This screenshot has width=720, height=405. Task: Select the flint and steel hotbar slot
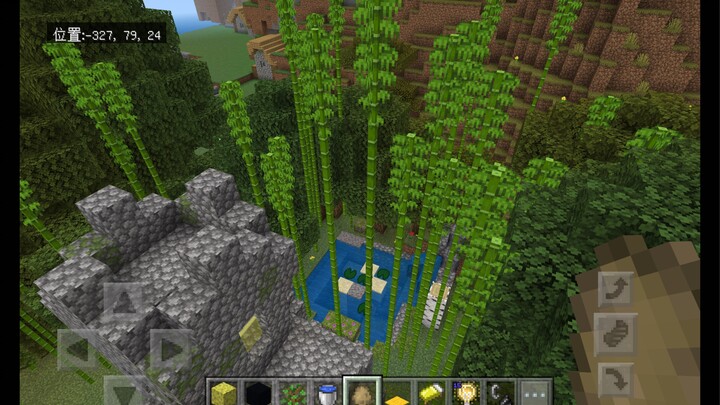[x=500, y=393]
